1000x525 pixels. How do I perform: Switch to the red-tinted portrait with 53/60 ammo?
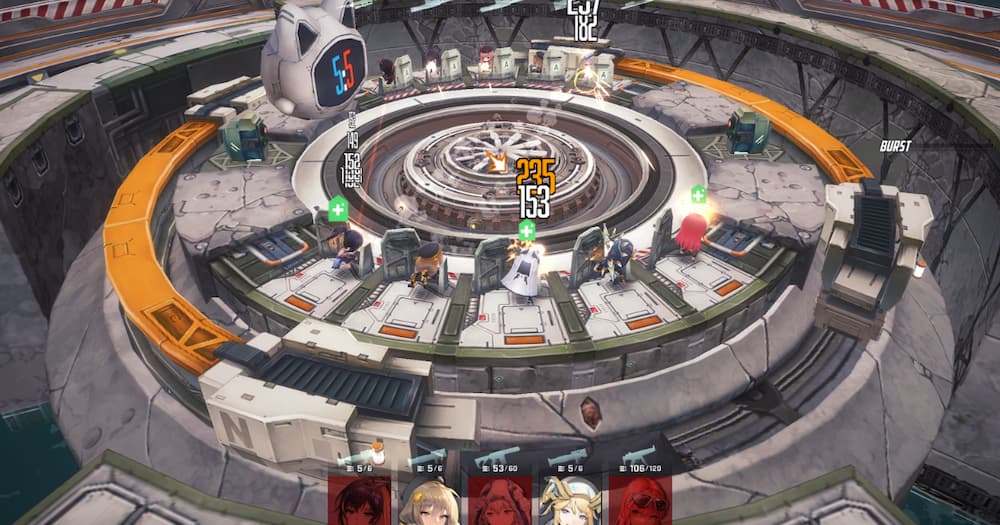click(499, 500)
